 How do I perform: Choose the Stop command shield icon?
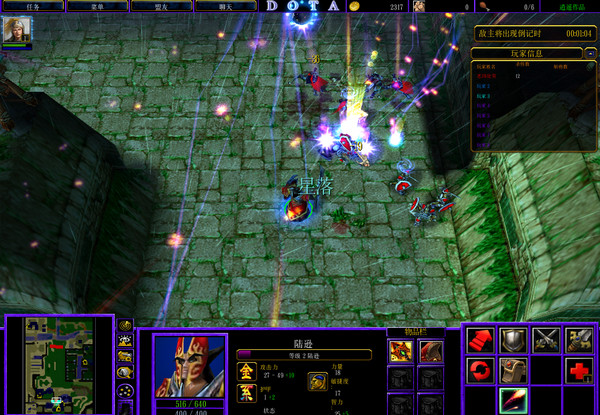coord(513,340)
